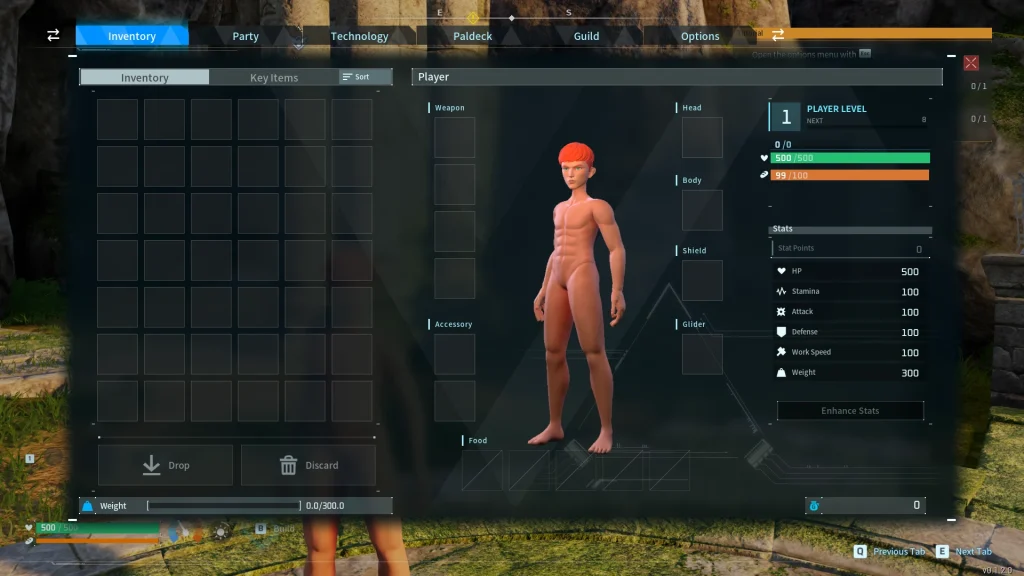
Task: Sort the inventory items
Action: [356, 77]
